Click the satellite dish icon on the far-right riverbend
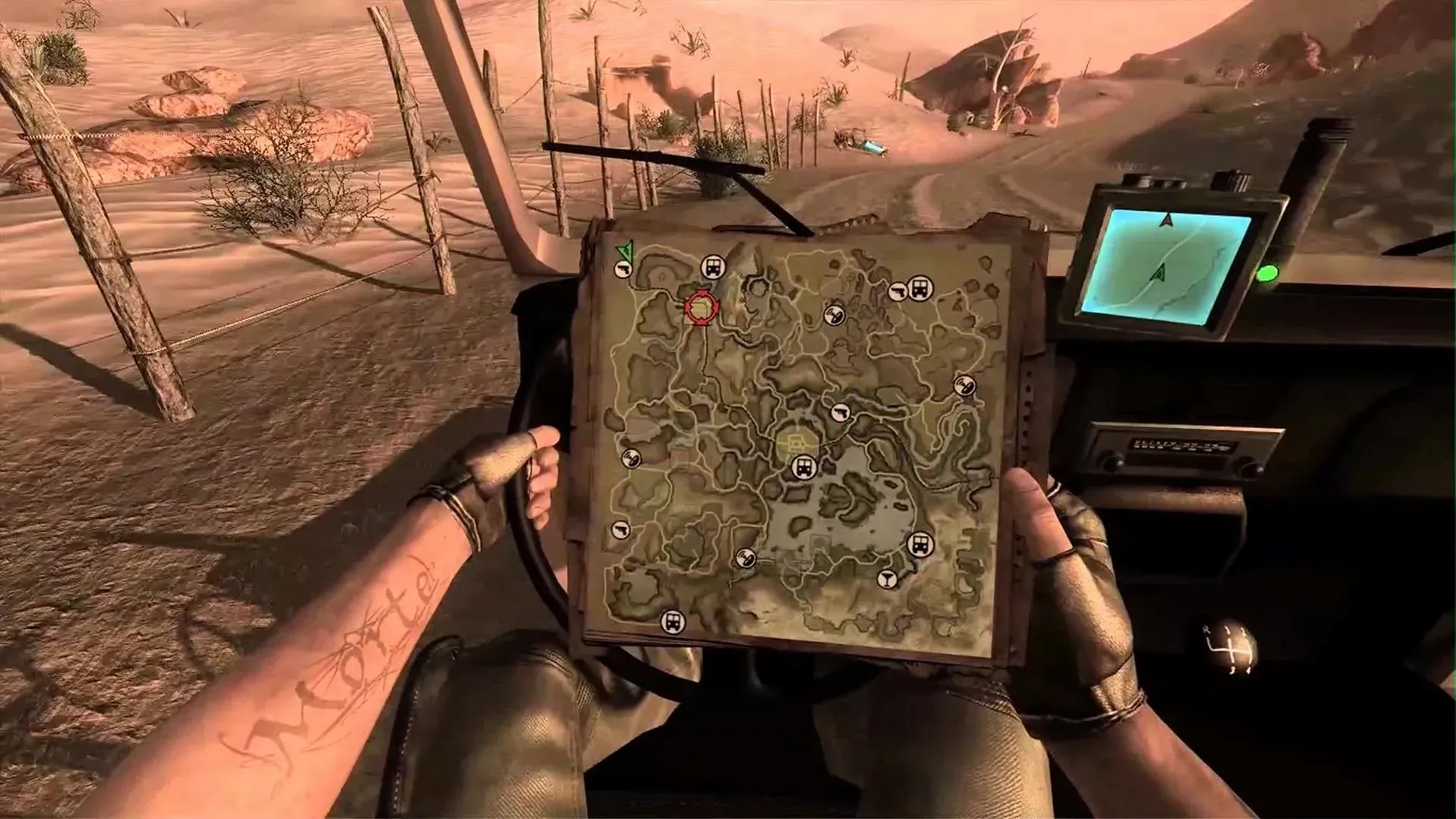This screenshot has height=819, width=1456. coord(966,384)
